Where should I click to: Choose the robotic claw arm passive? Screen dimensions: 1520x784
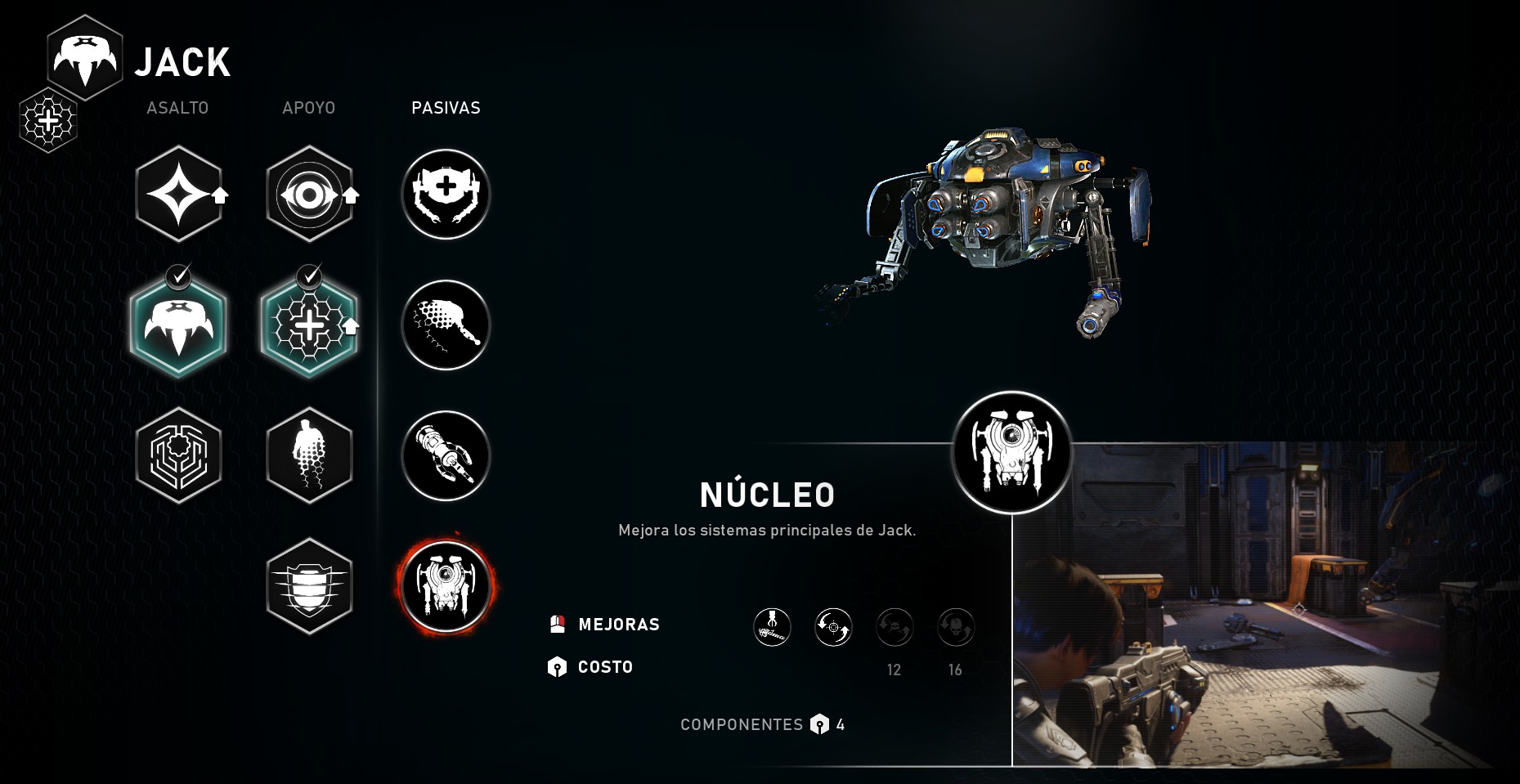[x=446, y=455]
